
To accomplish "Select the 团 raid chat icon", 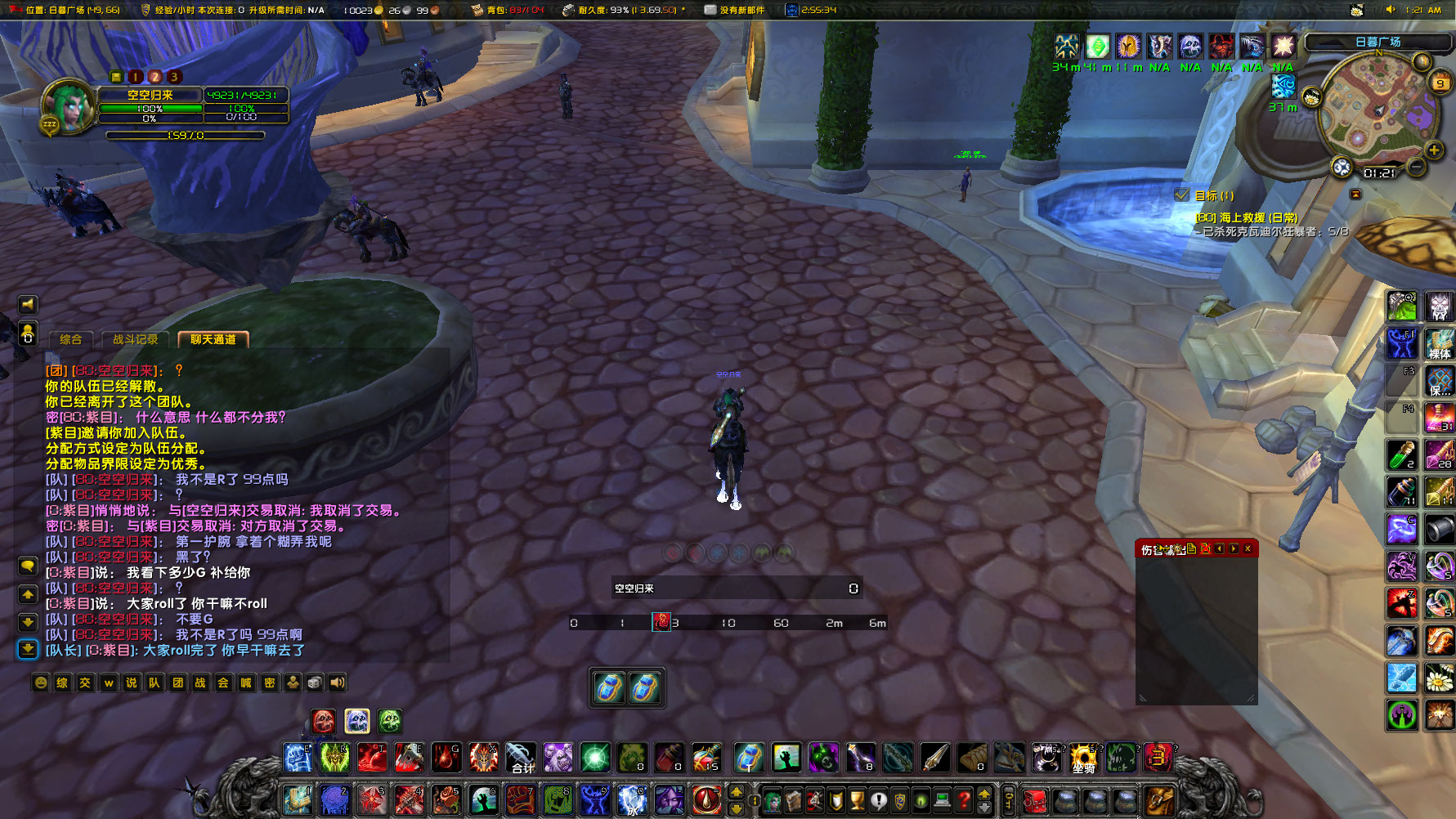I will [x=179, y=682].
